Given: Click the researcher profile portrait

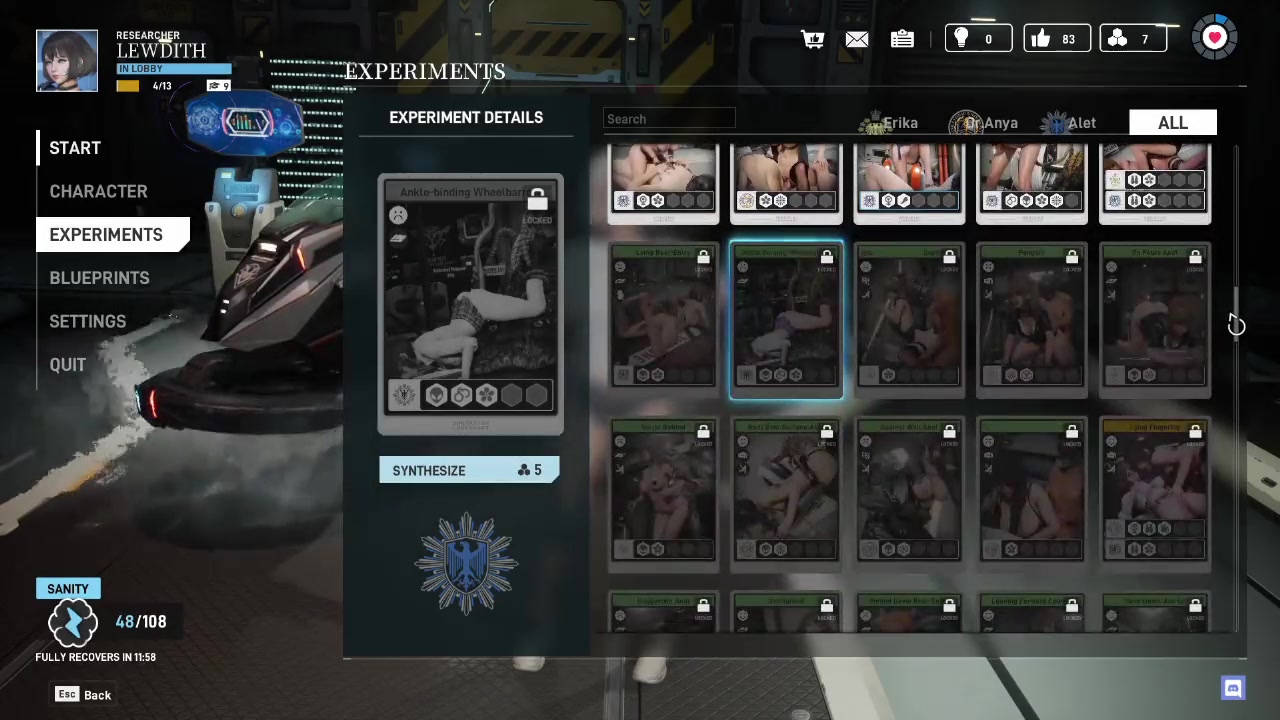Looking at the screenshot, I should click(x=67, y=61).
